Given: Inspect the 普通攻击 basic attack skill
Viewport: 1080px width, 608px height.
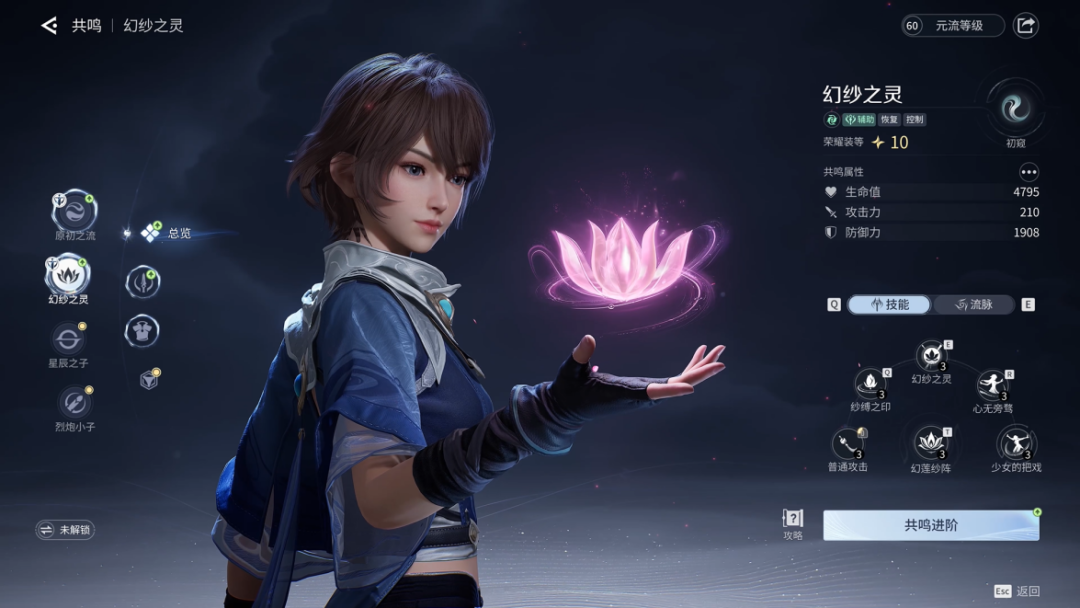Looking at the screenshot, I should pyautogui.click(x=848, y=444).
